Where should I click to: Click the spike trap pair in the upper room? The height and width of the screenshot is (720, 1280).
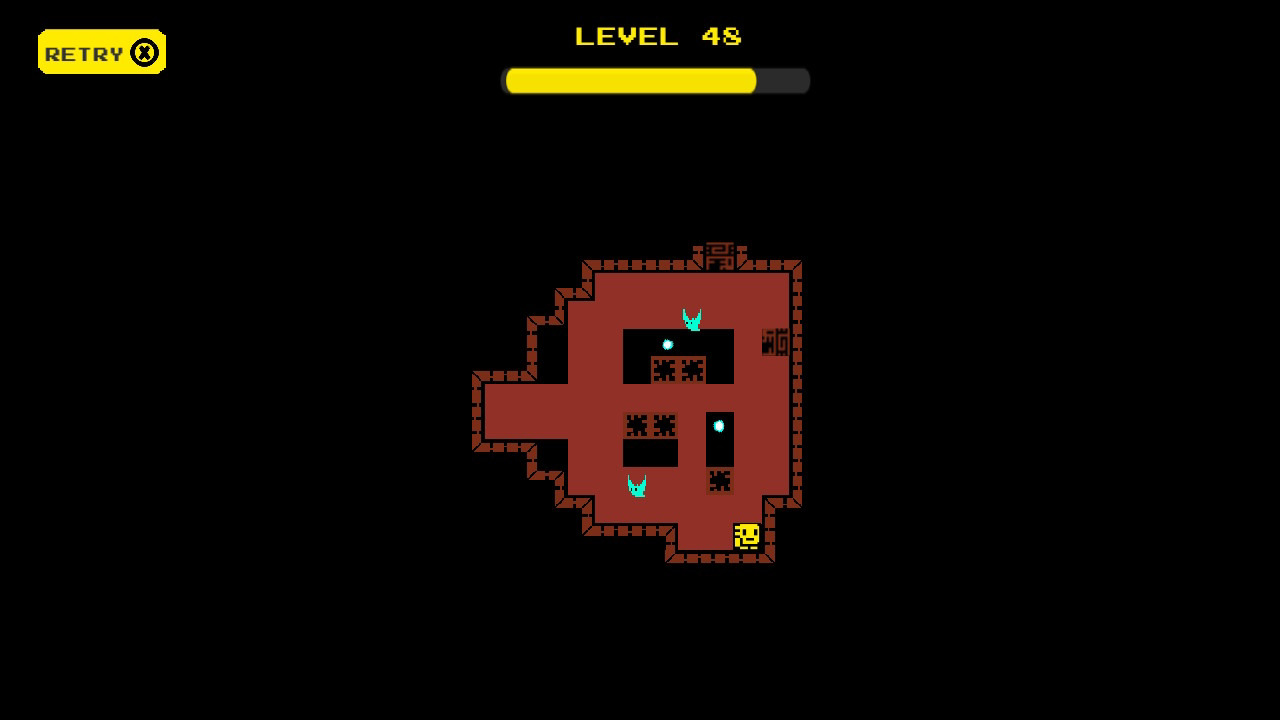677,369
